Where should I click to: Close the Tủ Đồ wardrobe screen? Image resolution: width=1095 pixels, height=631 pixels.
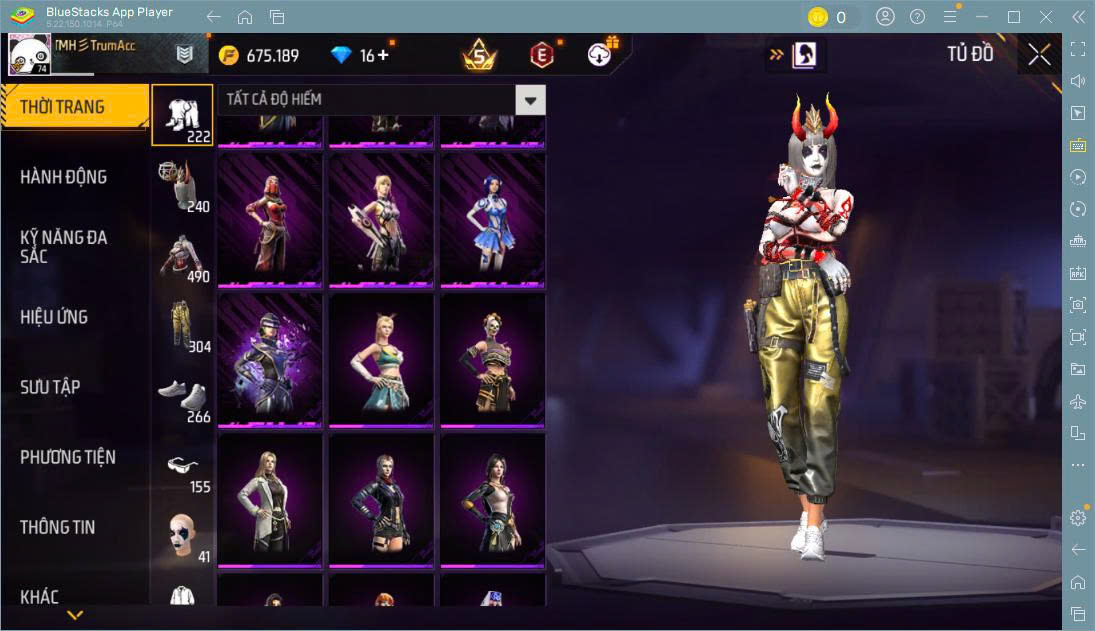point(1039,55)
